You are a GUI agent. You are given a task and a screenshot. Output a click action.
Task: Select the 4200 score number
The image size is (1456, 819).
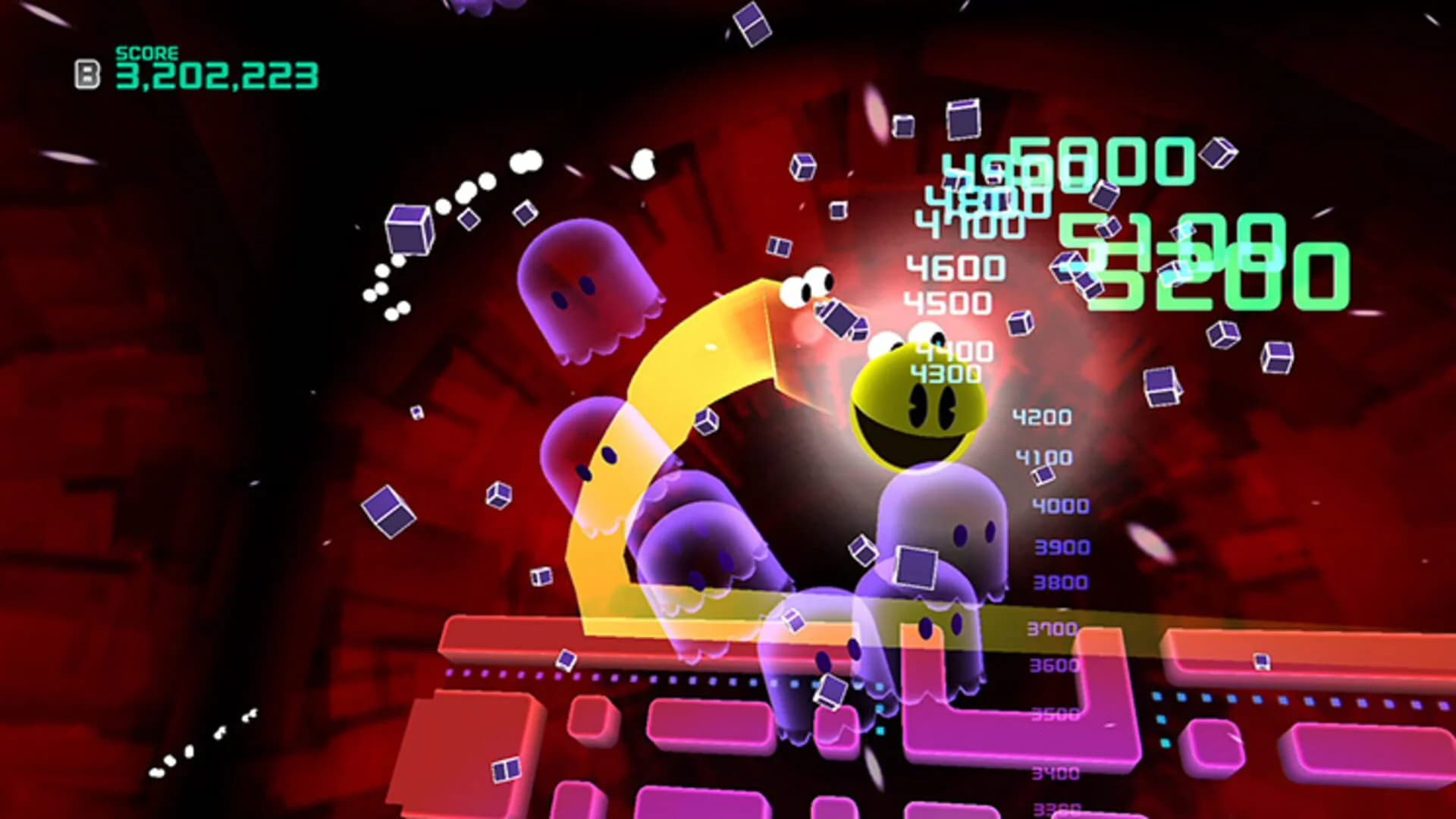click(1041, 416)
